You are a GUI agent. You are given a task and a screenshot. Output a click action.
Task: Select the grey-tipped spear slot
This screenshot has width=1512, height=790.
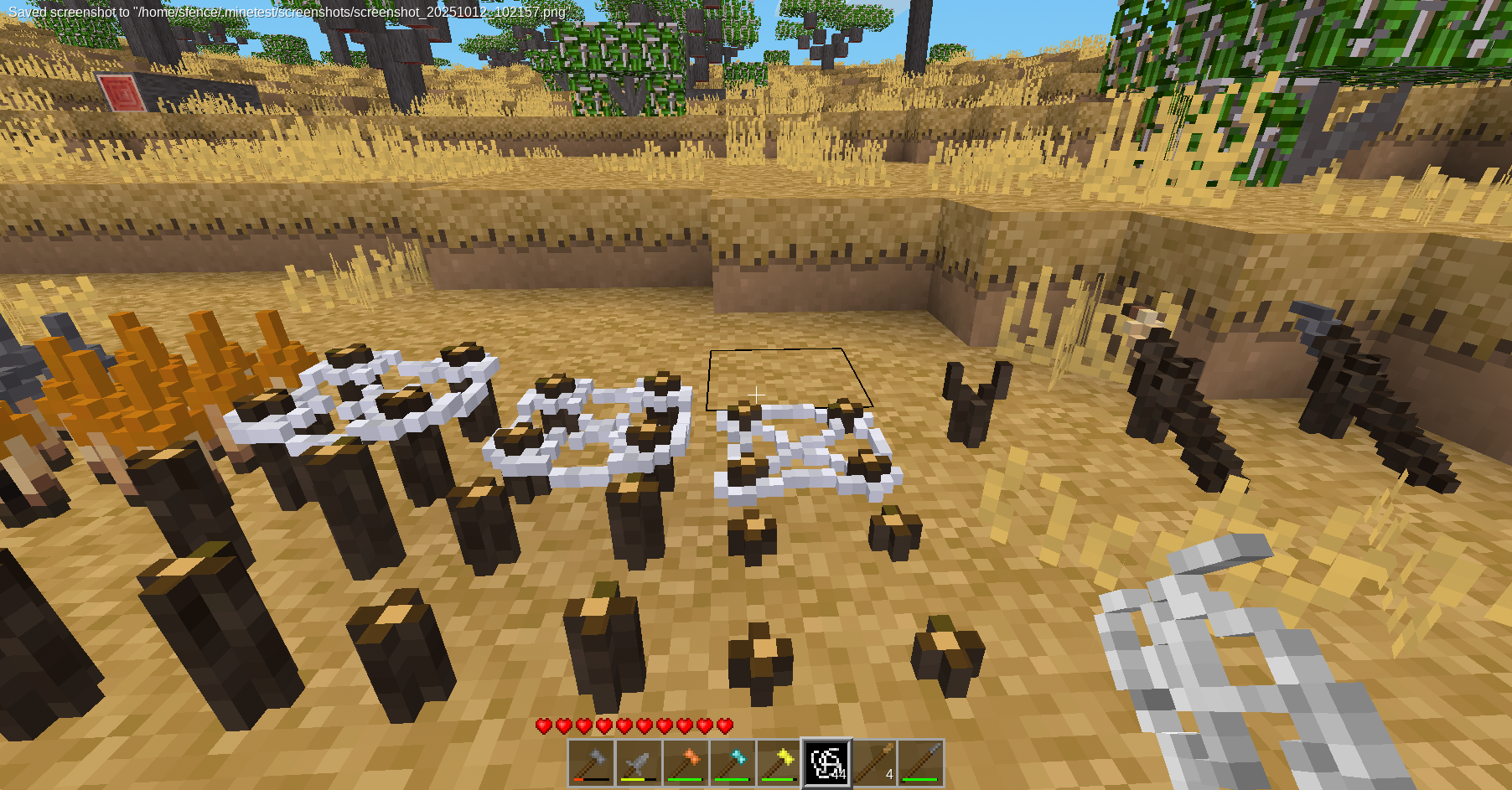[921, 763]
